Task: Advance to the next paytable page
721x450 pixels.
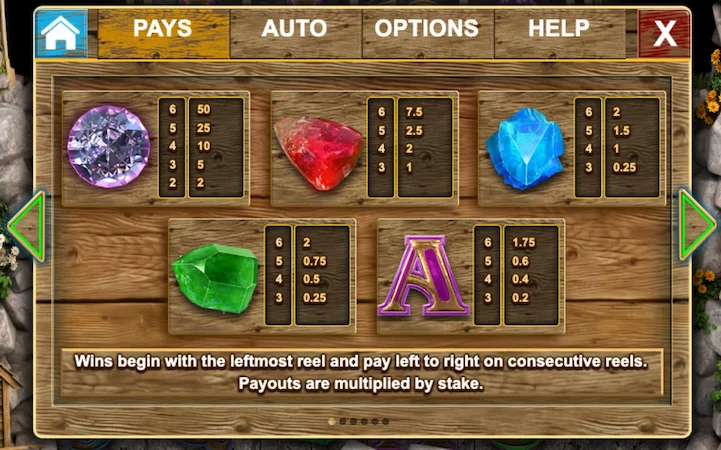Action: point(696,226)
